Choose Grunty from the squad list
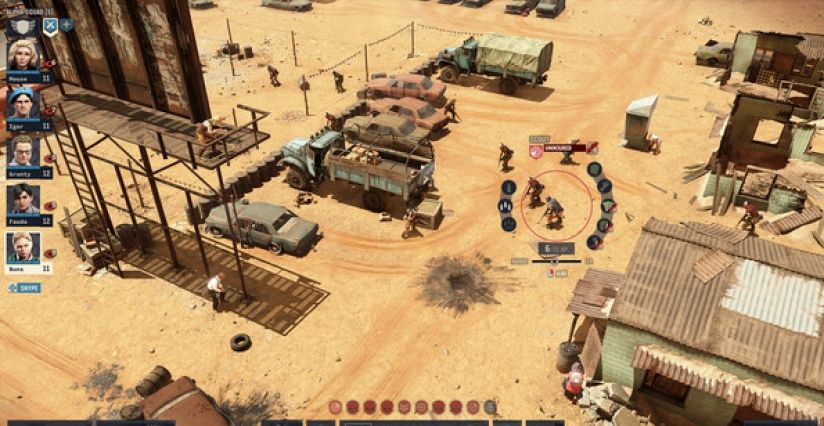Screen dimensions: 824x426 pos(22,150)
